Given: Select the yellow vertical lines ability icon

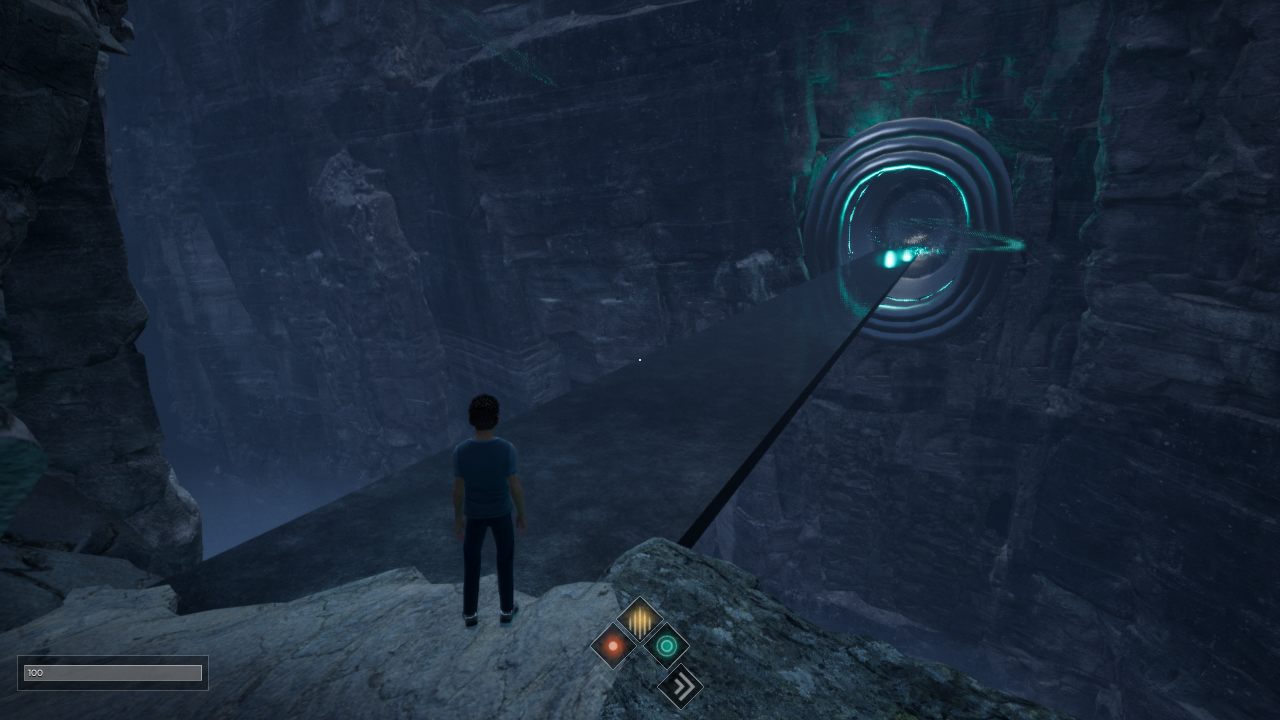Looking at the screenshot, I should coord(639,621).
